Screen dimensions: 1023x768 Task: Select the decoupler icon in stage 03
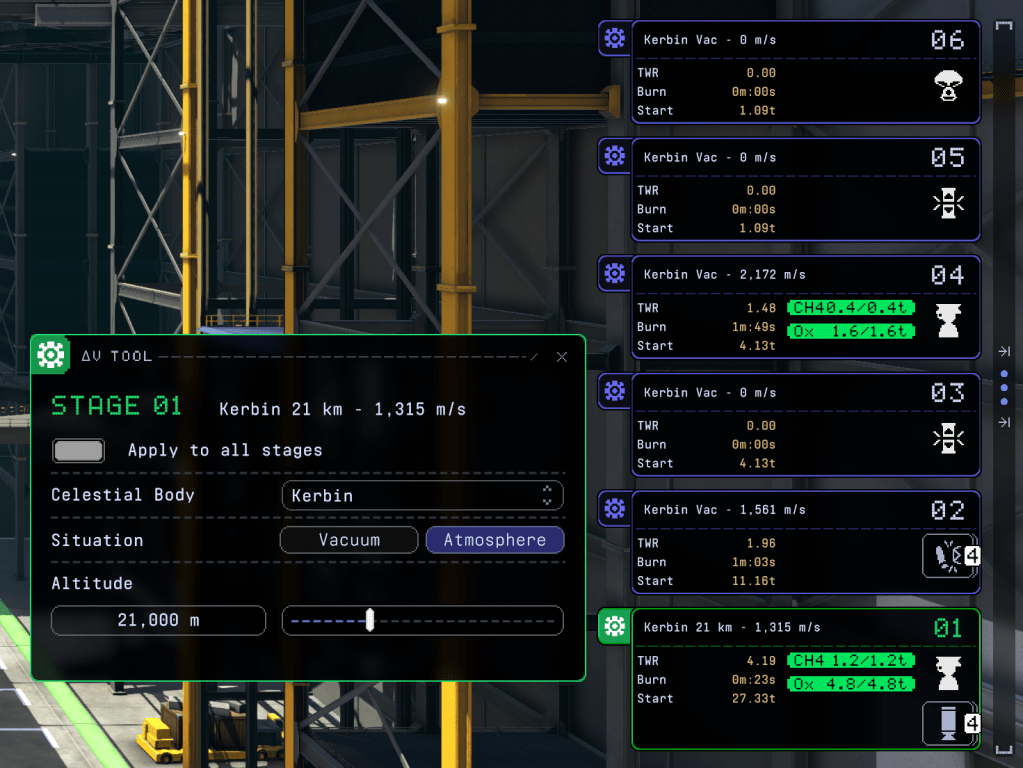pos(948,439)
